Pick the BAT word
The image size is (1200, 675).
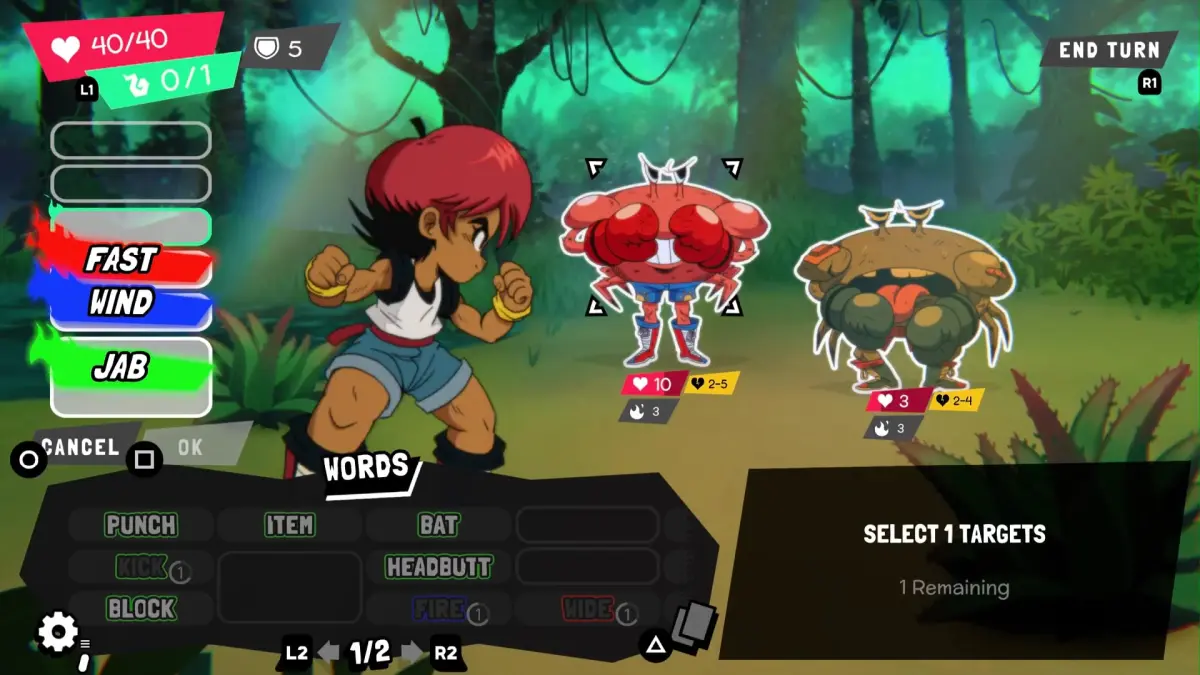pyautogui.click(x=438, y=525)
